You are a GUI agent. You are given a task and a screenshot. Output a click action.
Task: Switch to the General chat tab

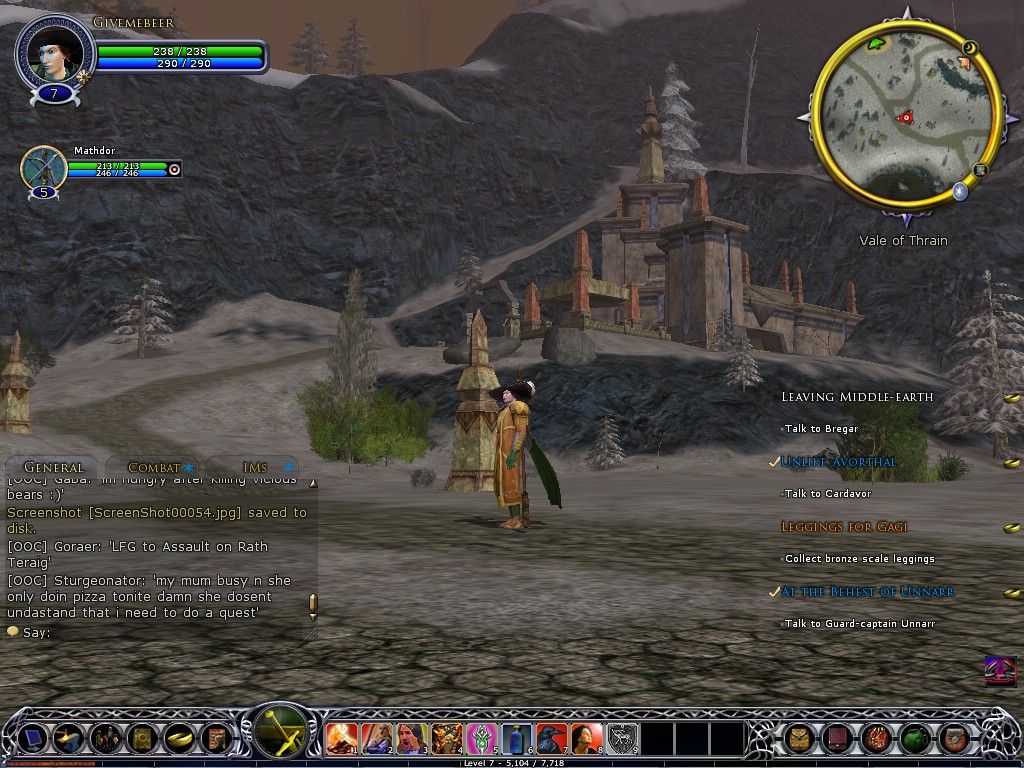point(53,467)
